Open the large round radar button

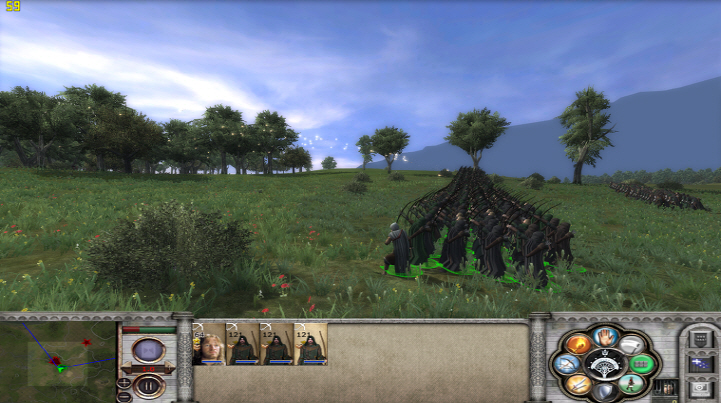click(148, 352)
